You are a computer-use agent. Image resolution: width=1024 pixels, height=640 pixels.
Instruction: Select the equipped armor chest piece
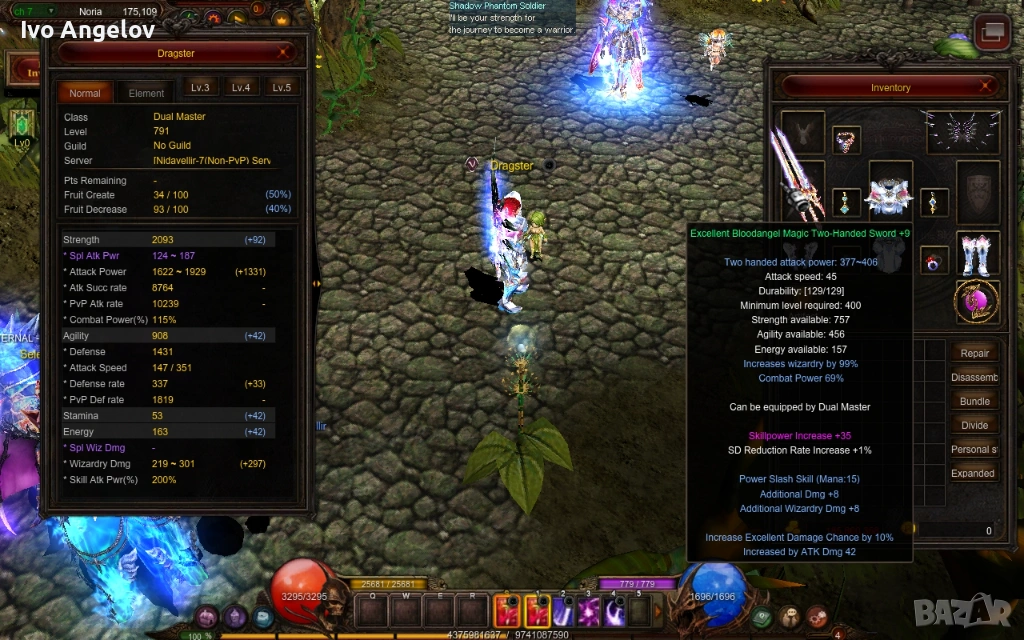click(x=889, y=195)
